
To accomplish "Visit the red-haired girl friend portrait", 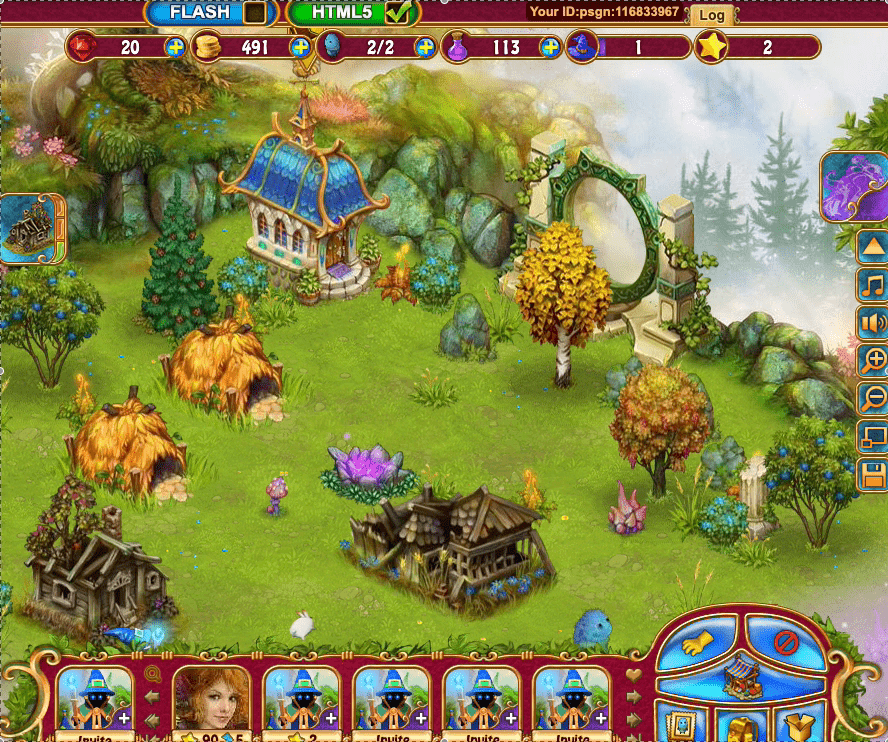I will (211, 699).
